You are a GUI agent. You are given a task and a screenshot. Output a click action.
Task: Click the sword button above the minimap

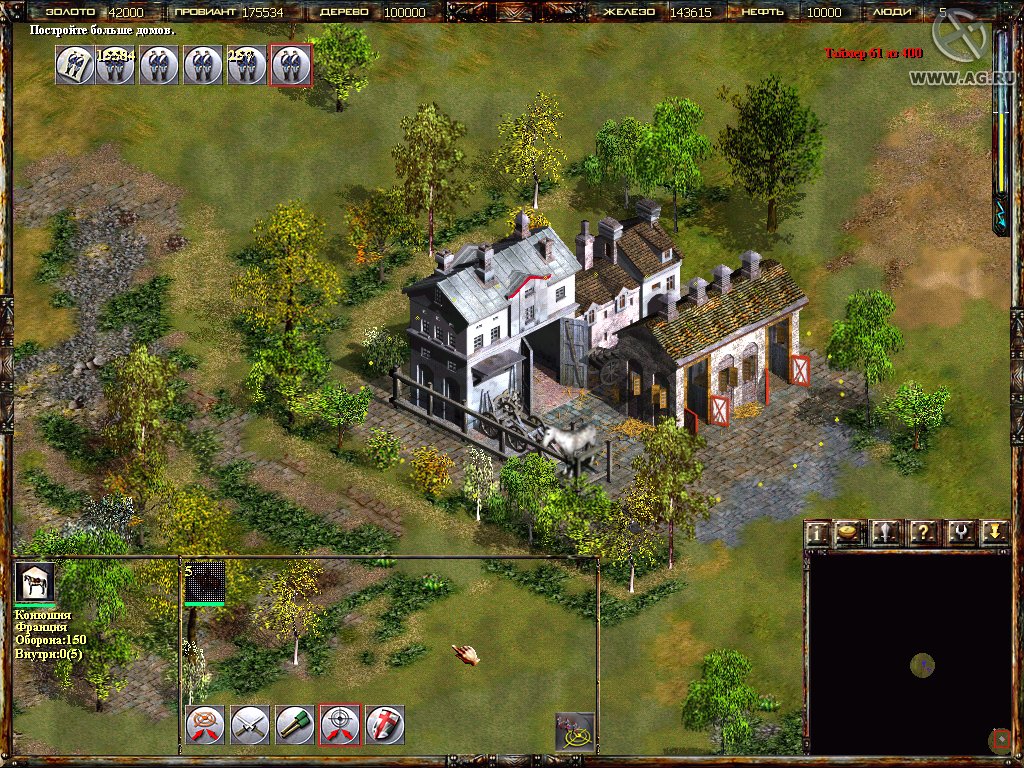pyautogui.click(x=884, y=533)
